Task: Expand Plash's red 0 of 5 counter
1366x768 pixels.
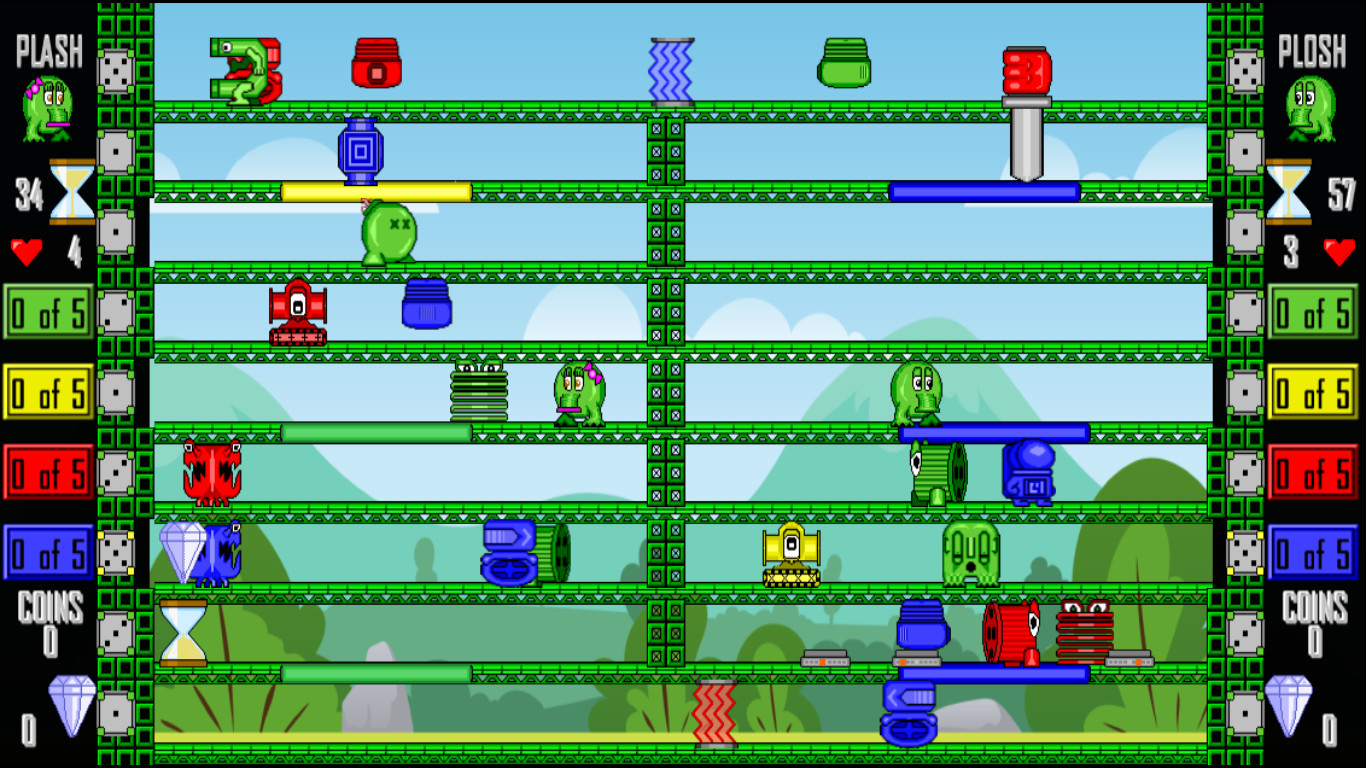Action: (46, 472)
